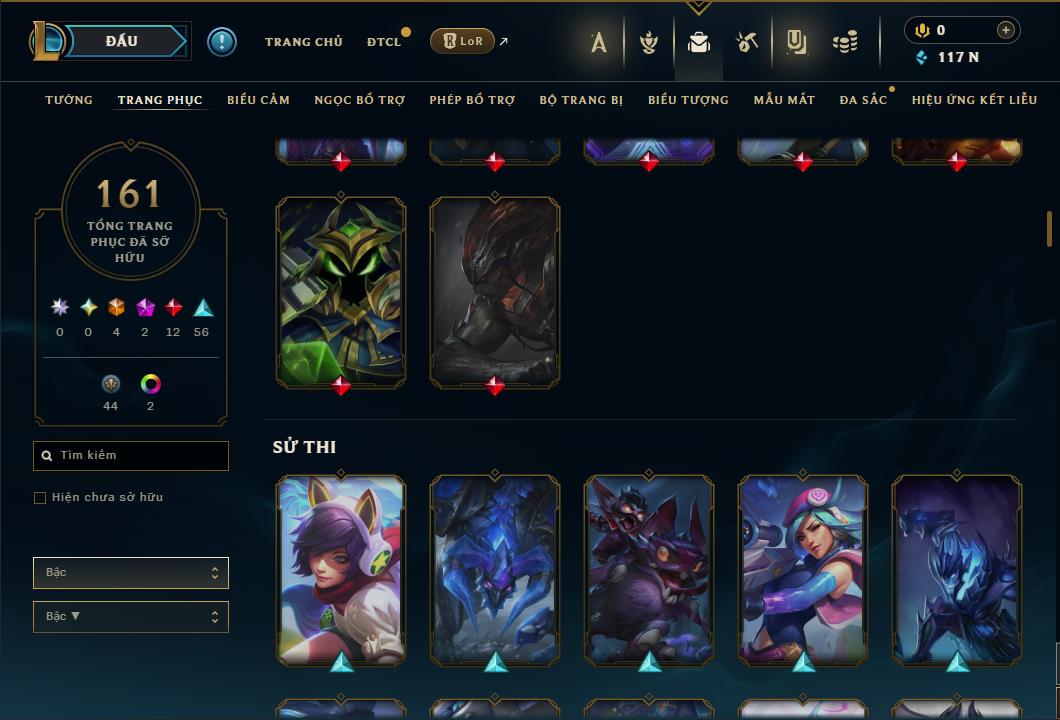Launch the LoR external link

click(x=463, y=41)
